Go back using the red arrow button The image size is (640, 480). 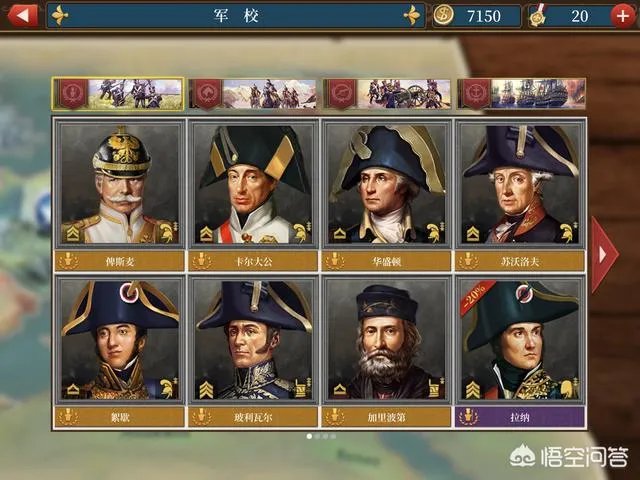[22, 15]
